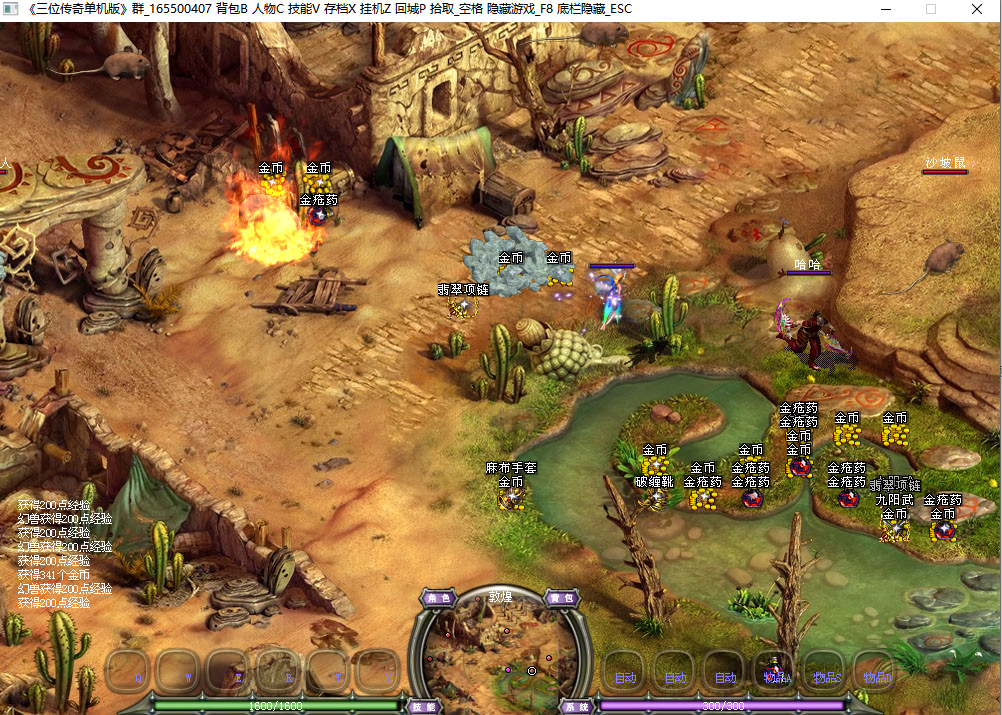Select the 物品D item slot
This screenshot has width=1002, height=715.
(876, 672)
